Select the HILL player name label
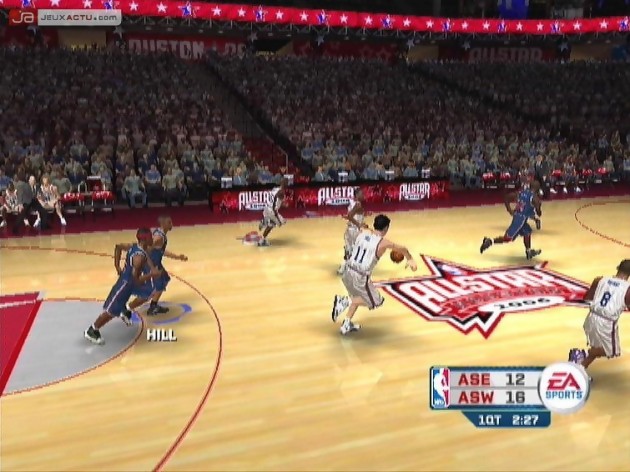The height and width of the screenshot is (472, 630). pos(161,335)
